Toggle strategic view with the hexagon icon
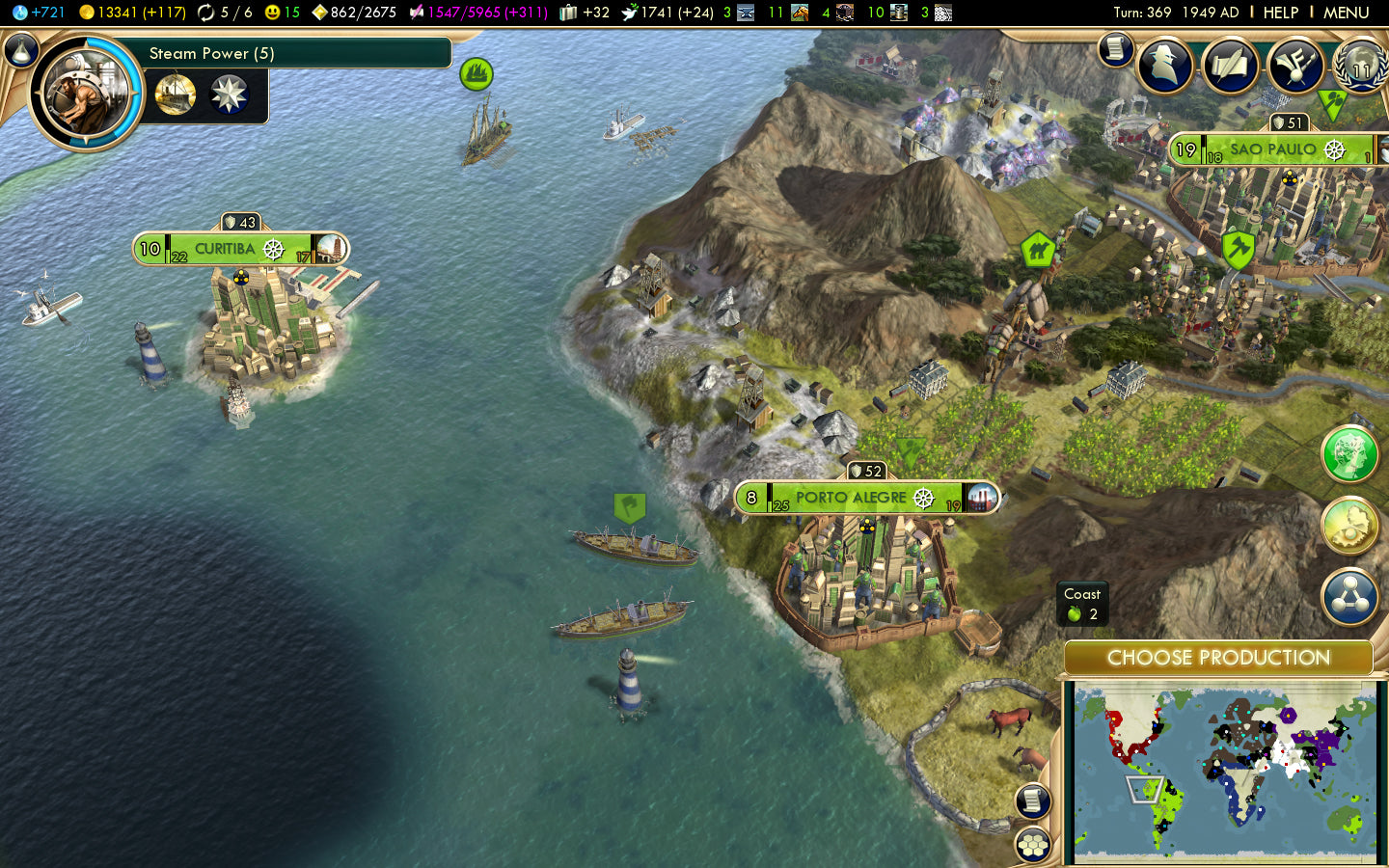This screenshot has width=1389, height=868. 1033,842
